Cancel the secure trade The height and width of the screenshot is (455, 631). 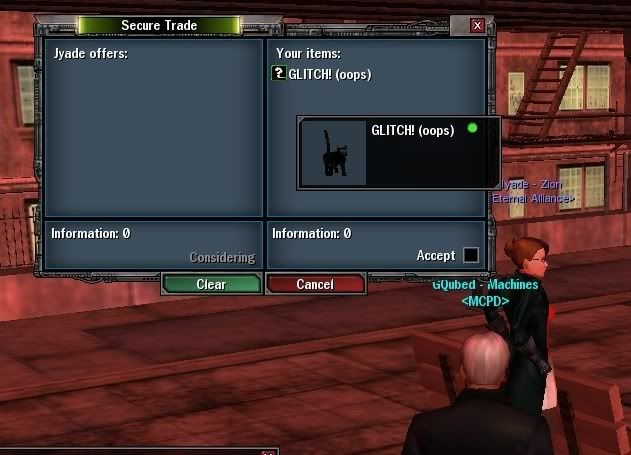[315, 284]
